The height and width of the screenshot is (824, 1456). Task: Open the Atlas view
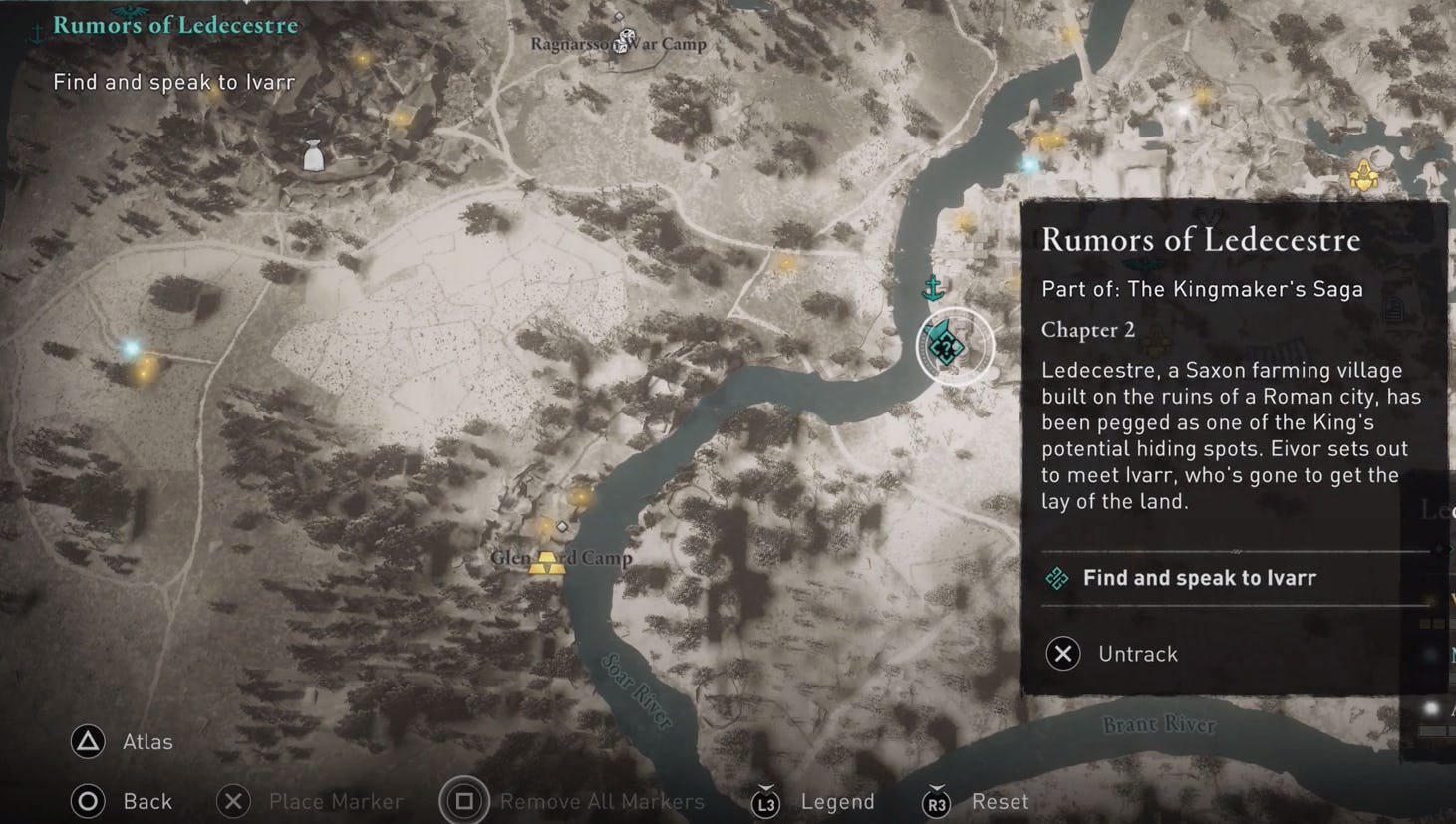[x=123, y=742]
